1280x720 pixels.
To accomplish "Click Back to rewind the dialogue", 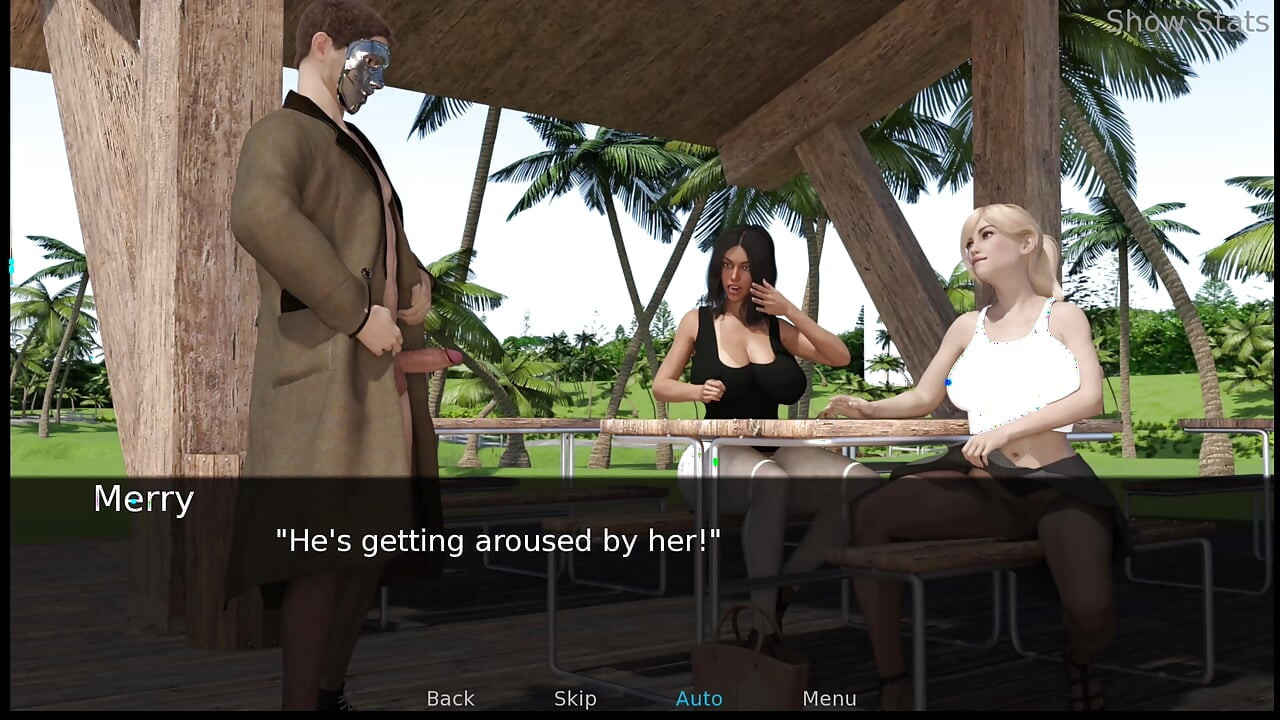I will 450,698.
